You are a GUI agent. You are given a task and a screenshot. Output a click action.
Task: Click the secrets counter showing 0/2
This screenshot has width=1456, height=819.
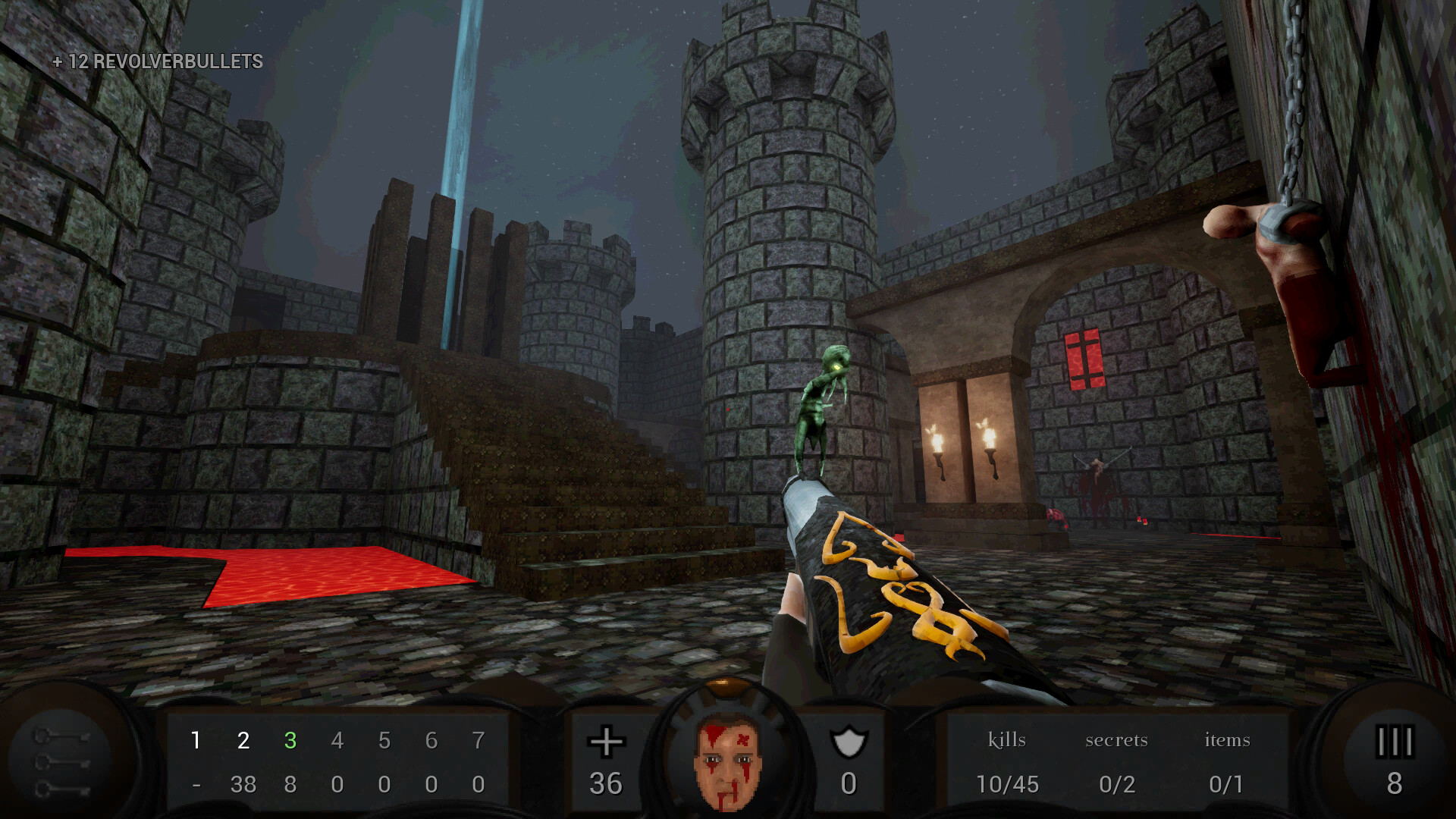1118,785
